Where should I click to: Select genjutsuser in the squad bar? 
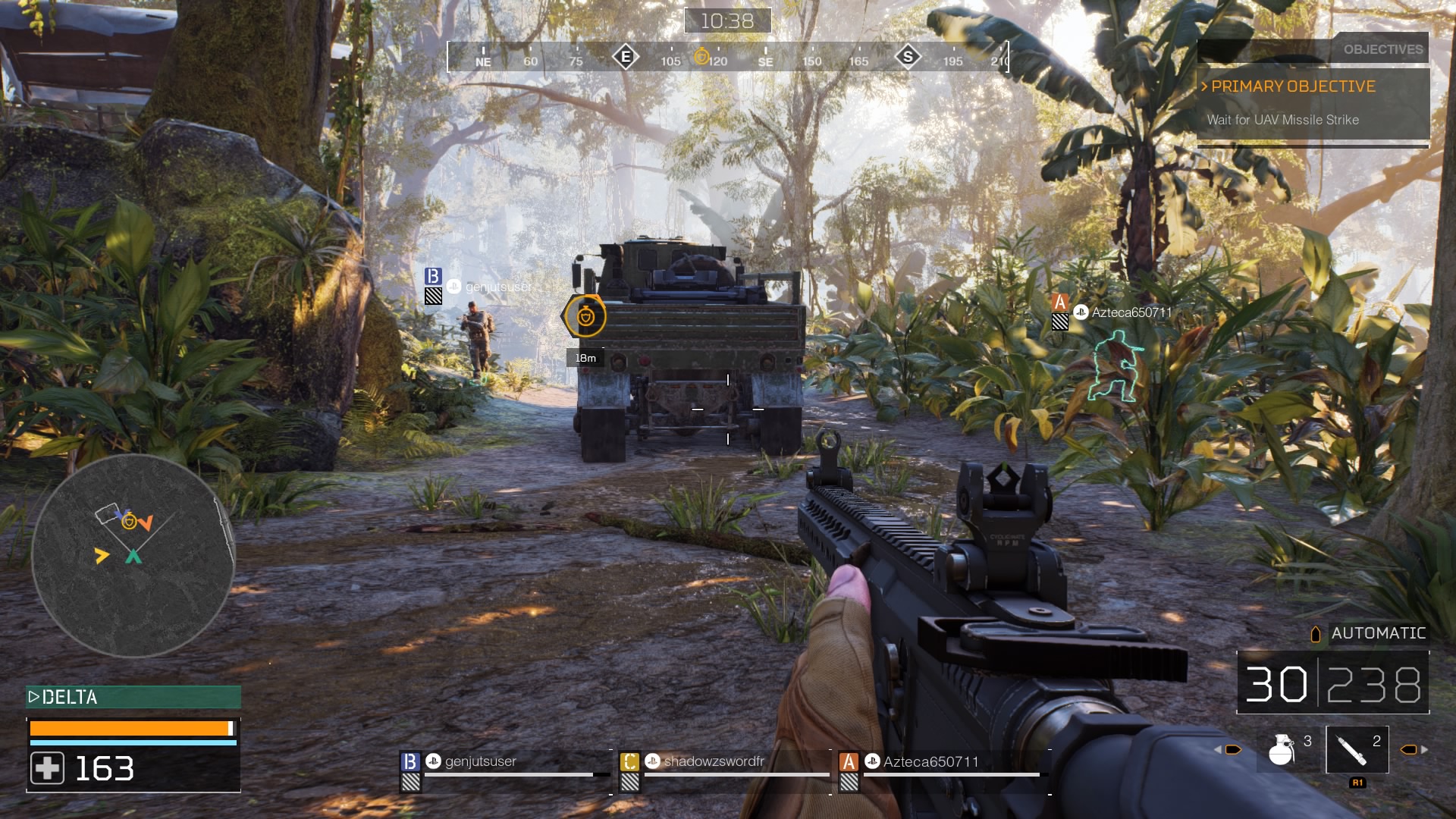(x=480, y=761)
